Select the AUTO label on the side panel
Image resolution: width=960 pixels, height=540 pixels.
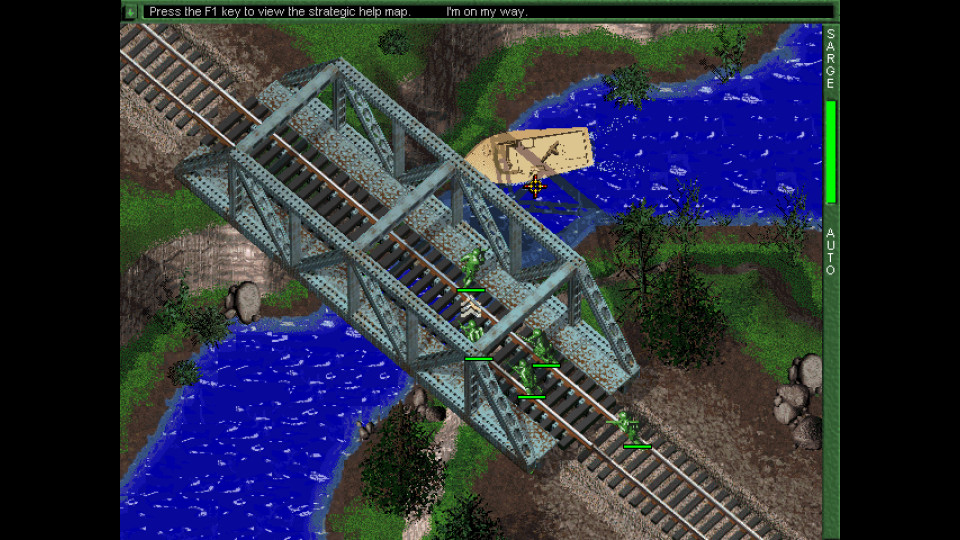830,252
